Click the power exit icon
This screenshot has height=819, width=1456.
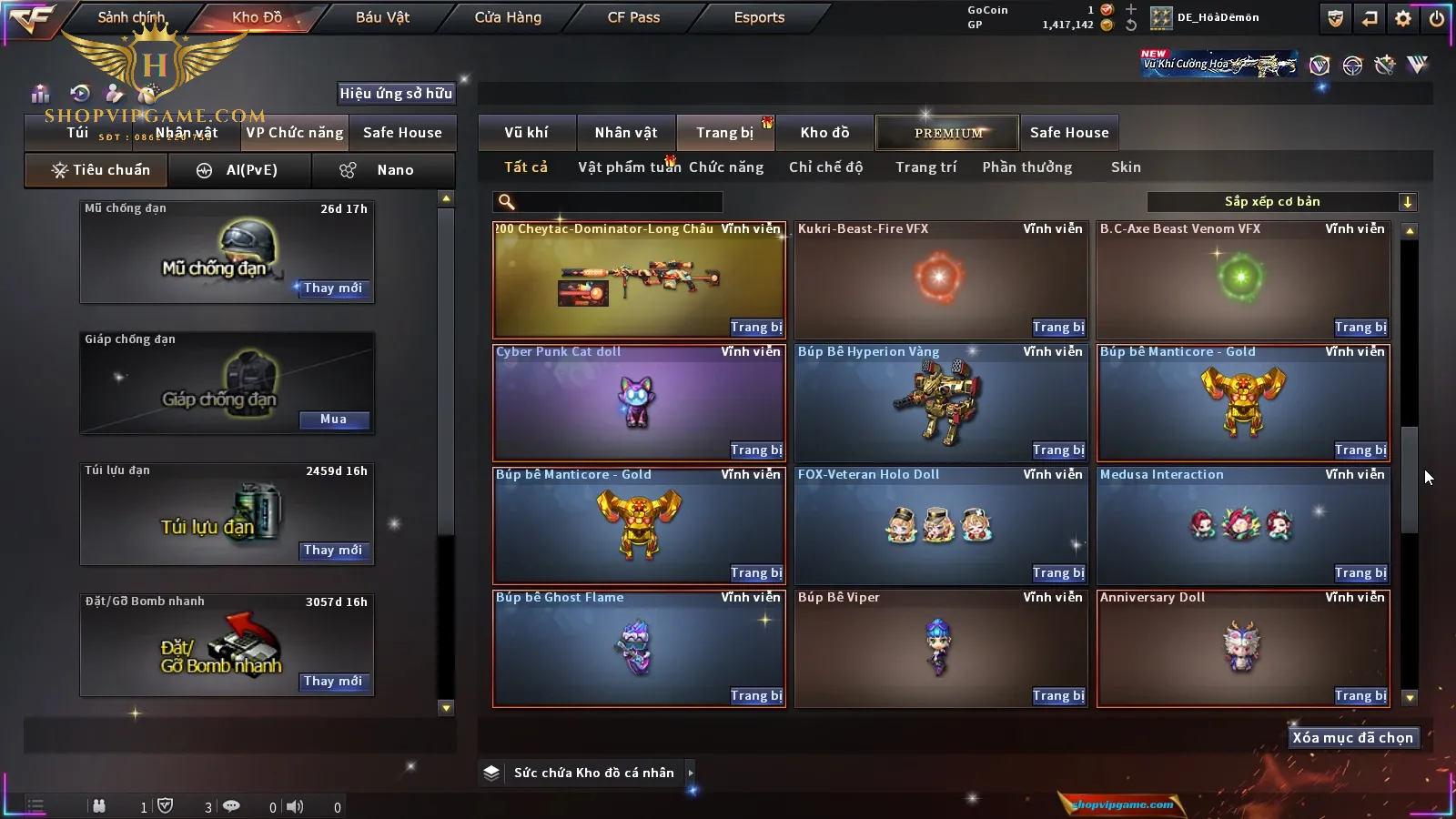click(x=1437, y=18)
